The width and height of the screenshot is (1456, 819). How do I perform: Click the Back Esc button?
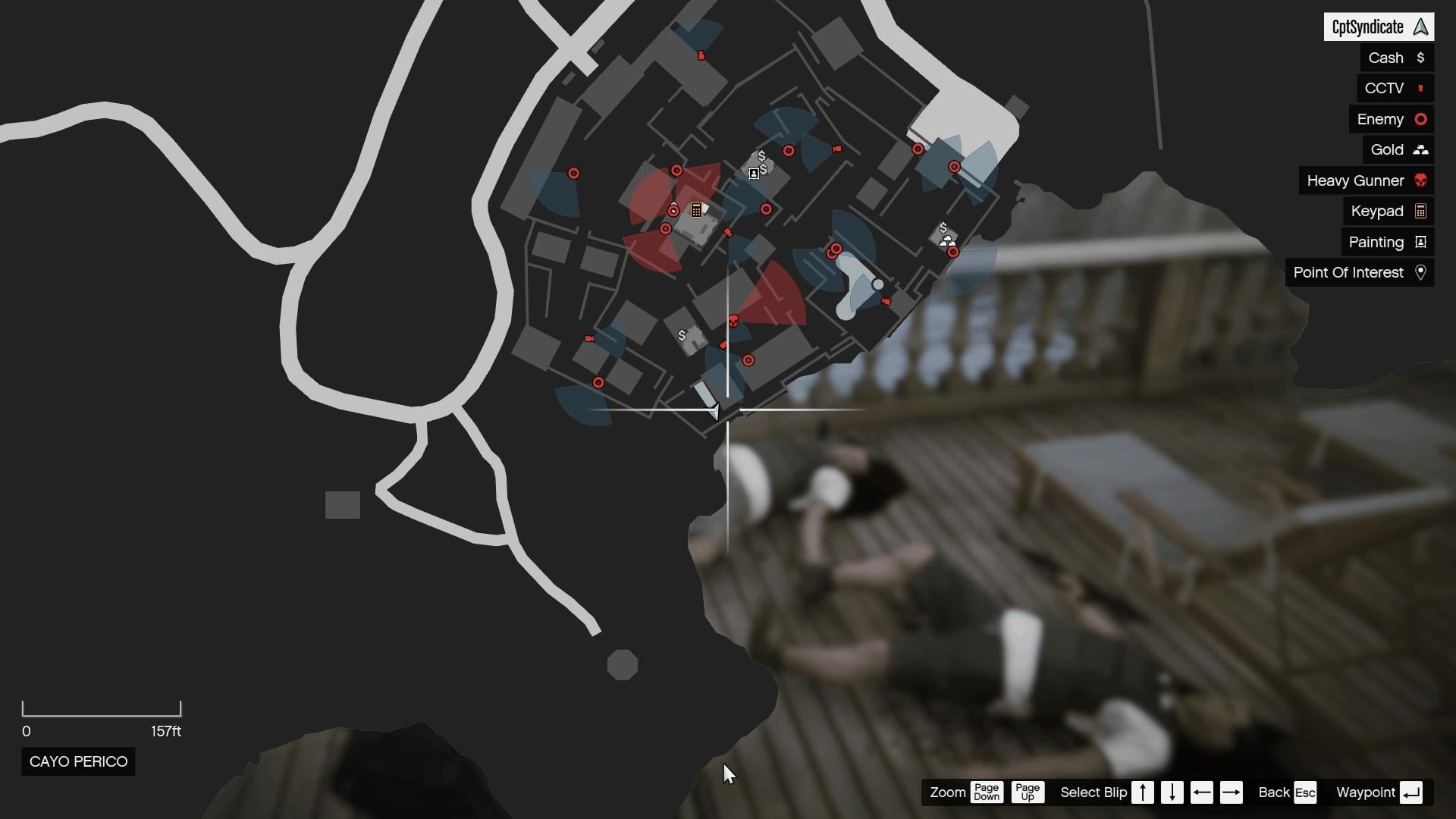(1287, 792)
